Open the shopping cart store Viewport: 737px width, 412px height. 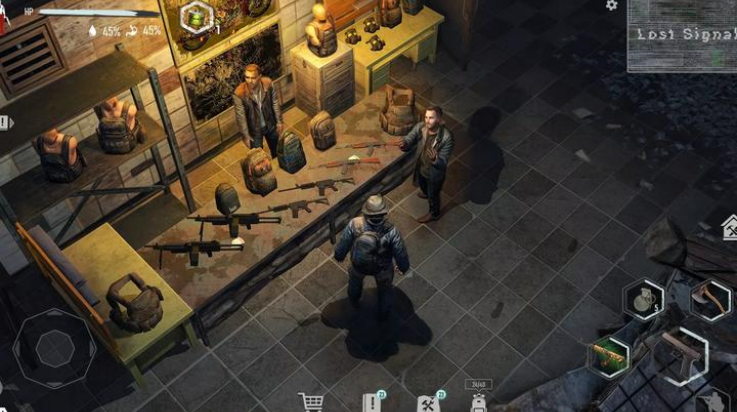(311, 402)
